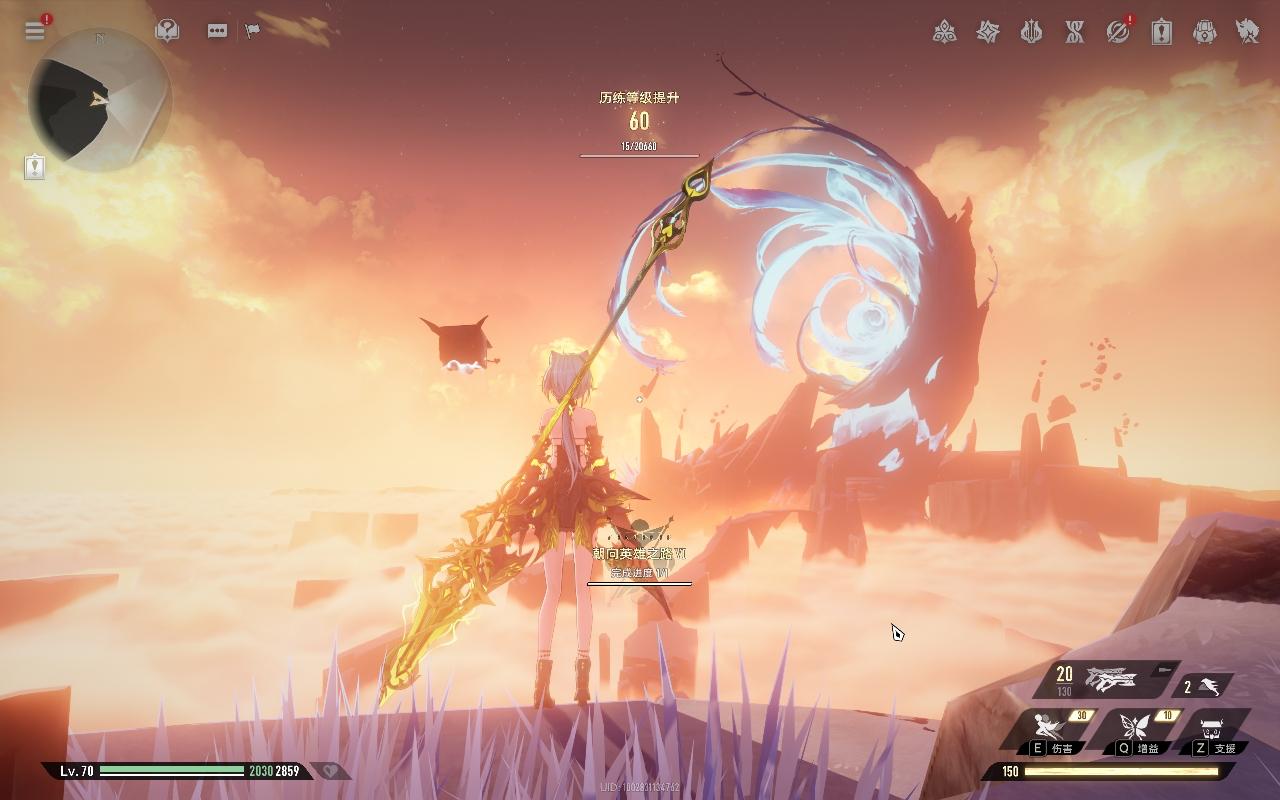Click the hourglass-shaped icon
Screen dimensions: 1280x800
click(1075, 32)
